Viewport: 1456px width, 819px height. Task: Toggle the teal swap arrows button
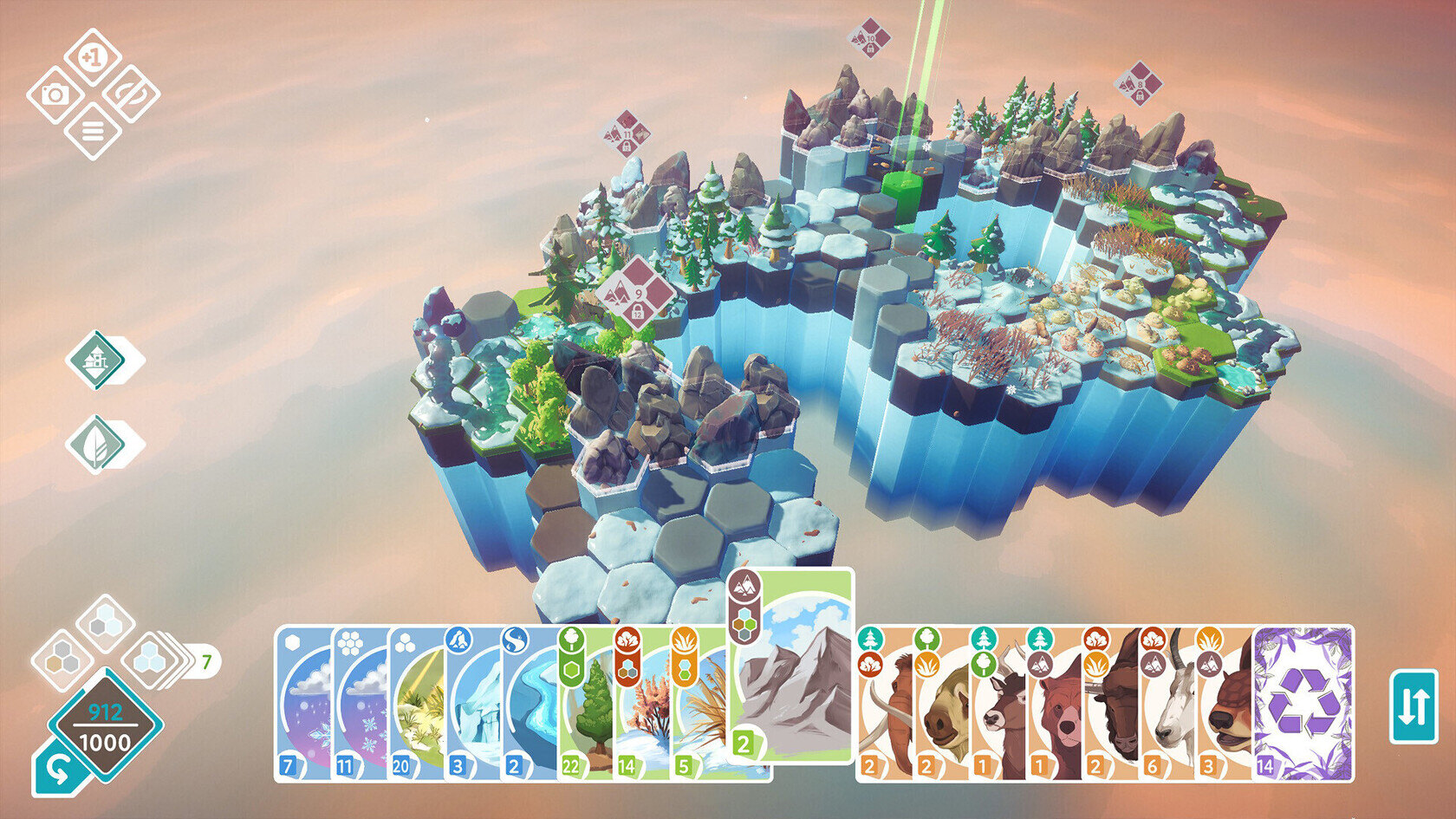click(1414, 706)
